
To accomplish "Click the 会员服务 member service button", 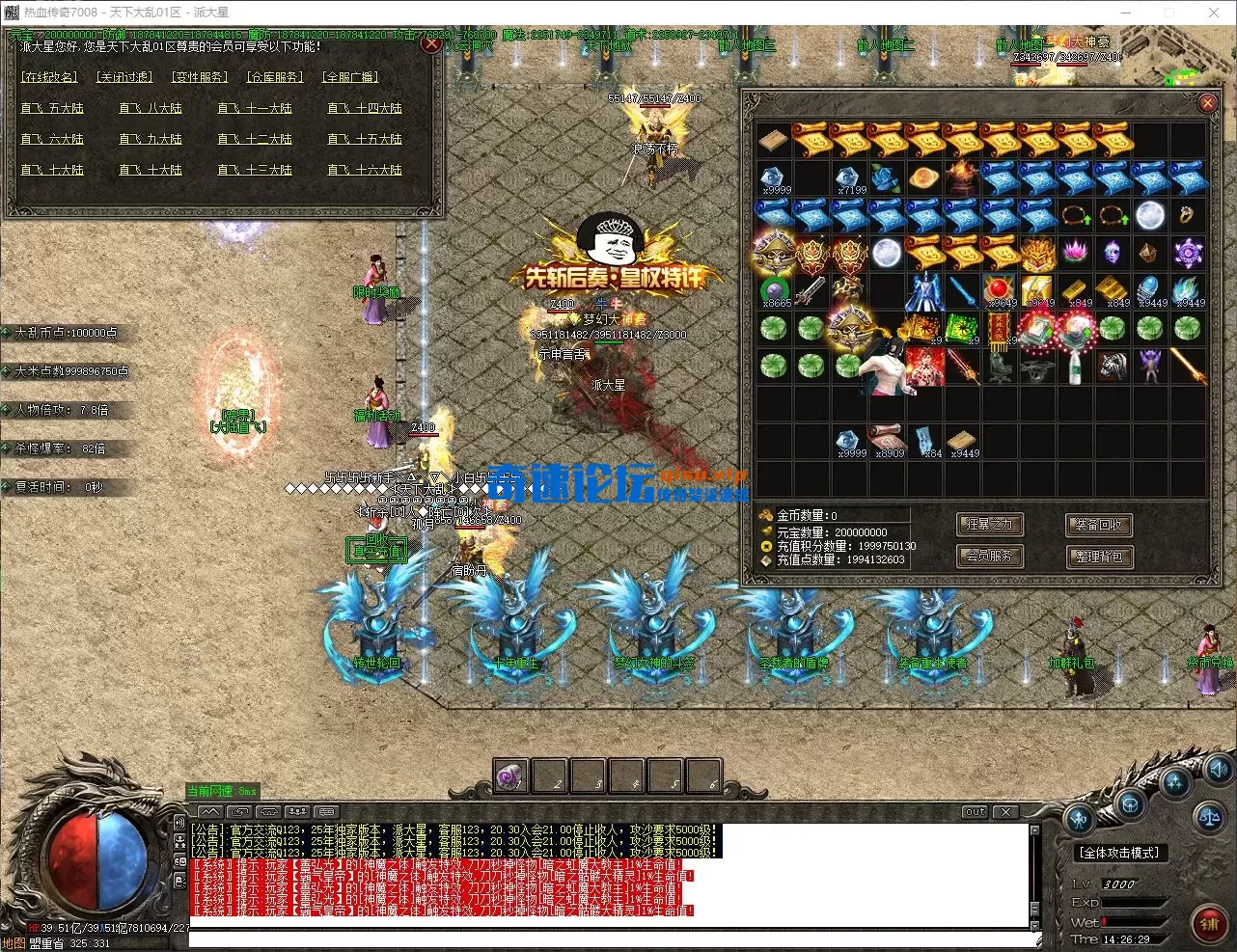I will pyautogui.click(x=990, y=556).
